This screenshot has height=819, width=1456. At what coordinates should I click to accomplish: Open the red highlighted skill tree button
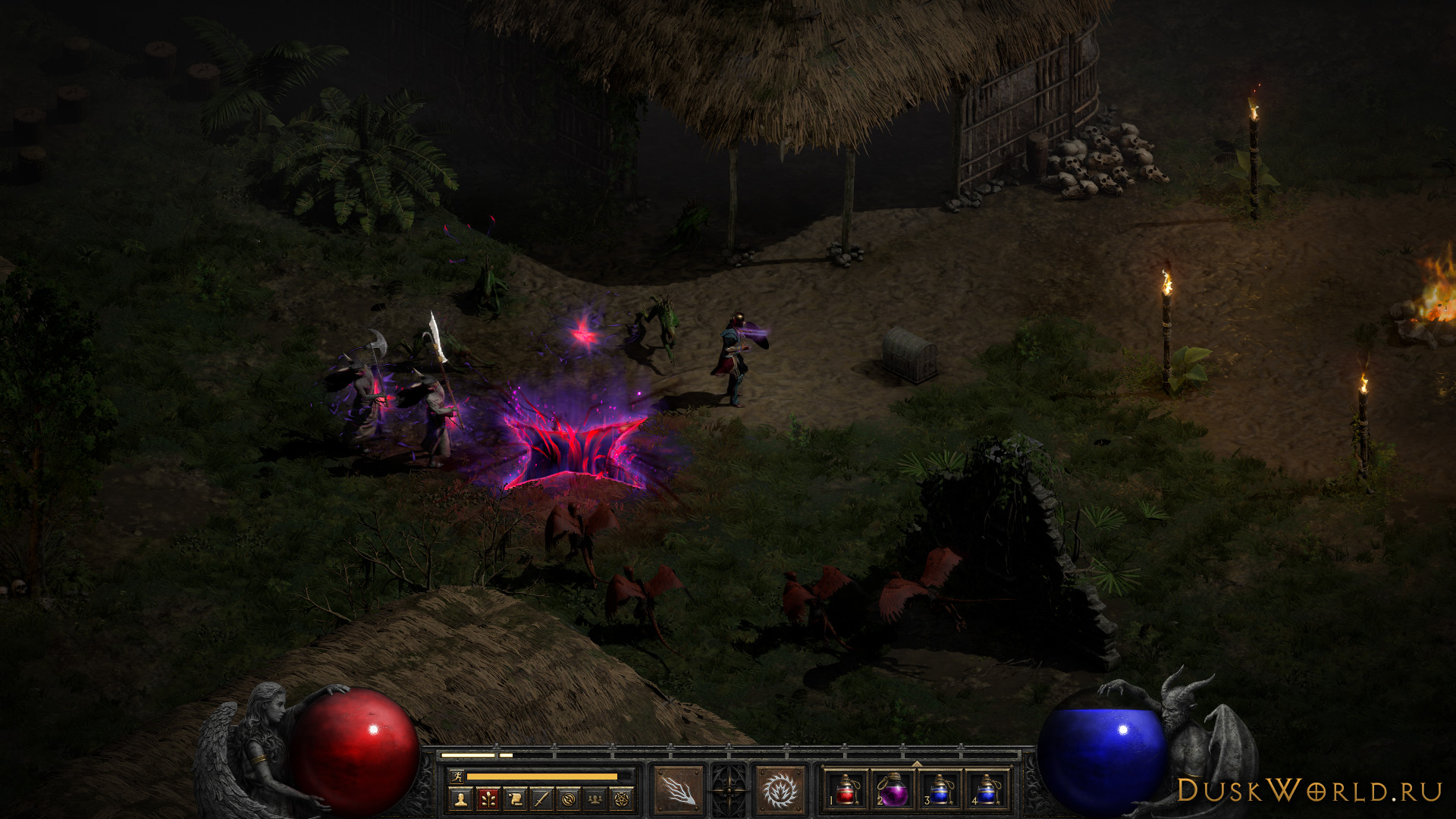coord(488,799)
